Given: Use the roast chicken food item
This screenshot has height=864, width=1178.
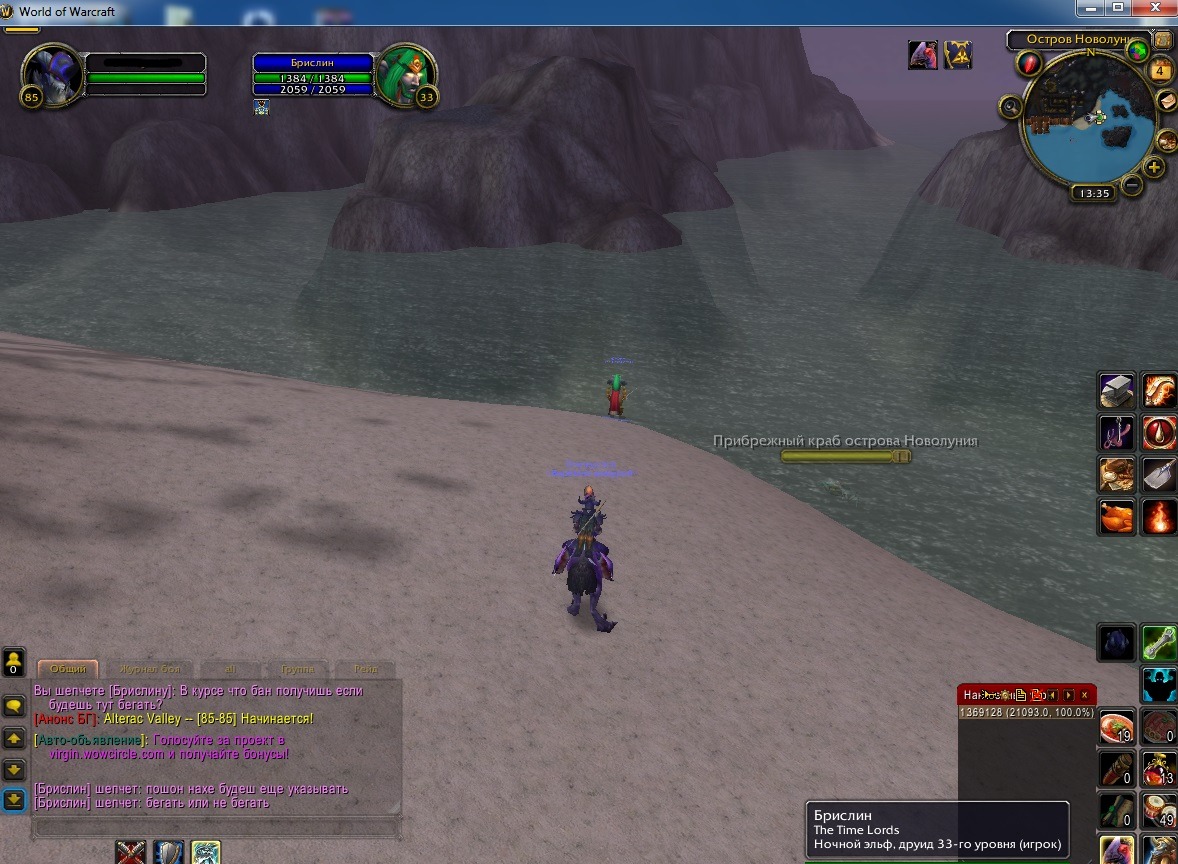Looking at the screenshot, I should [x=1116, y=517].
